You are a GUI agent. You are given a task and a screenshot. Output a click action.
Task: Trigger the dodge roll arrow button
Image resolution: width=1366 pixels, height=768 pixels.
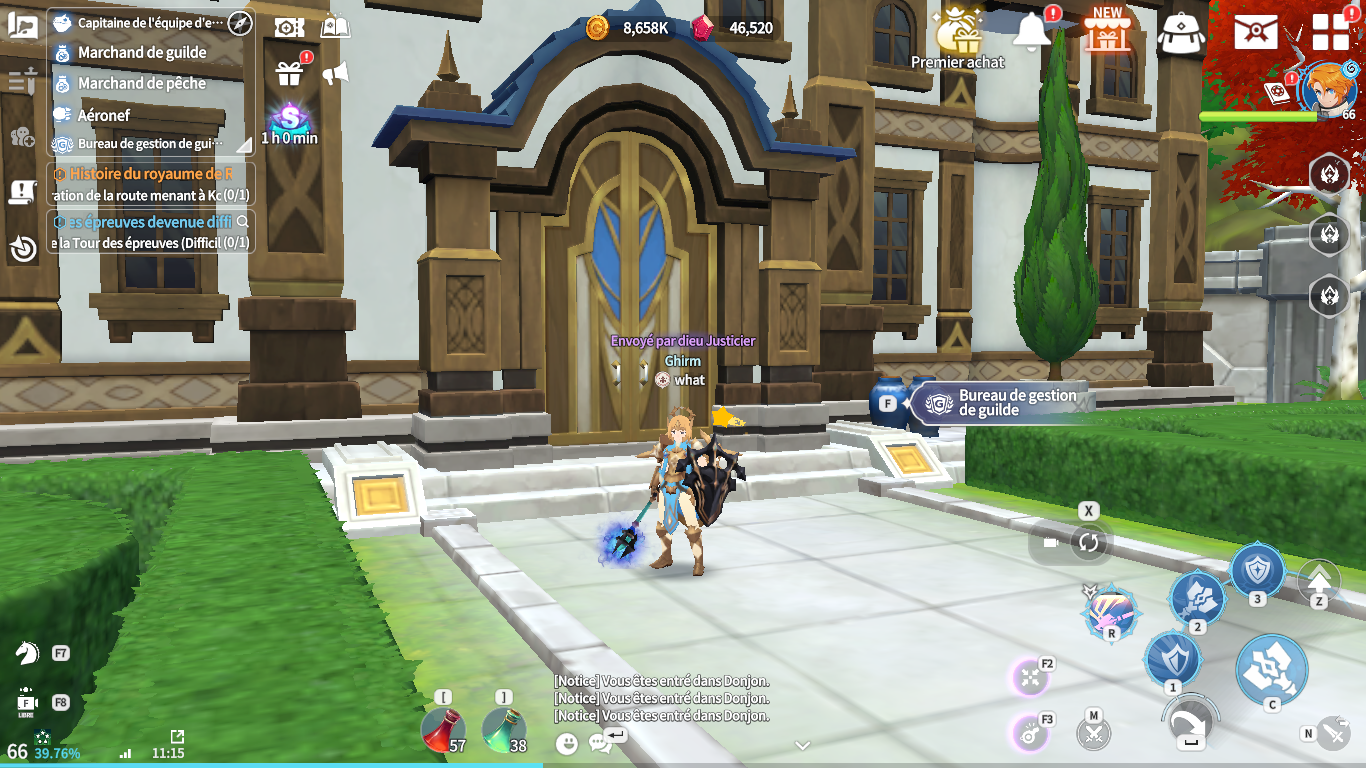click(x=1190, y=722)
